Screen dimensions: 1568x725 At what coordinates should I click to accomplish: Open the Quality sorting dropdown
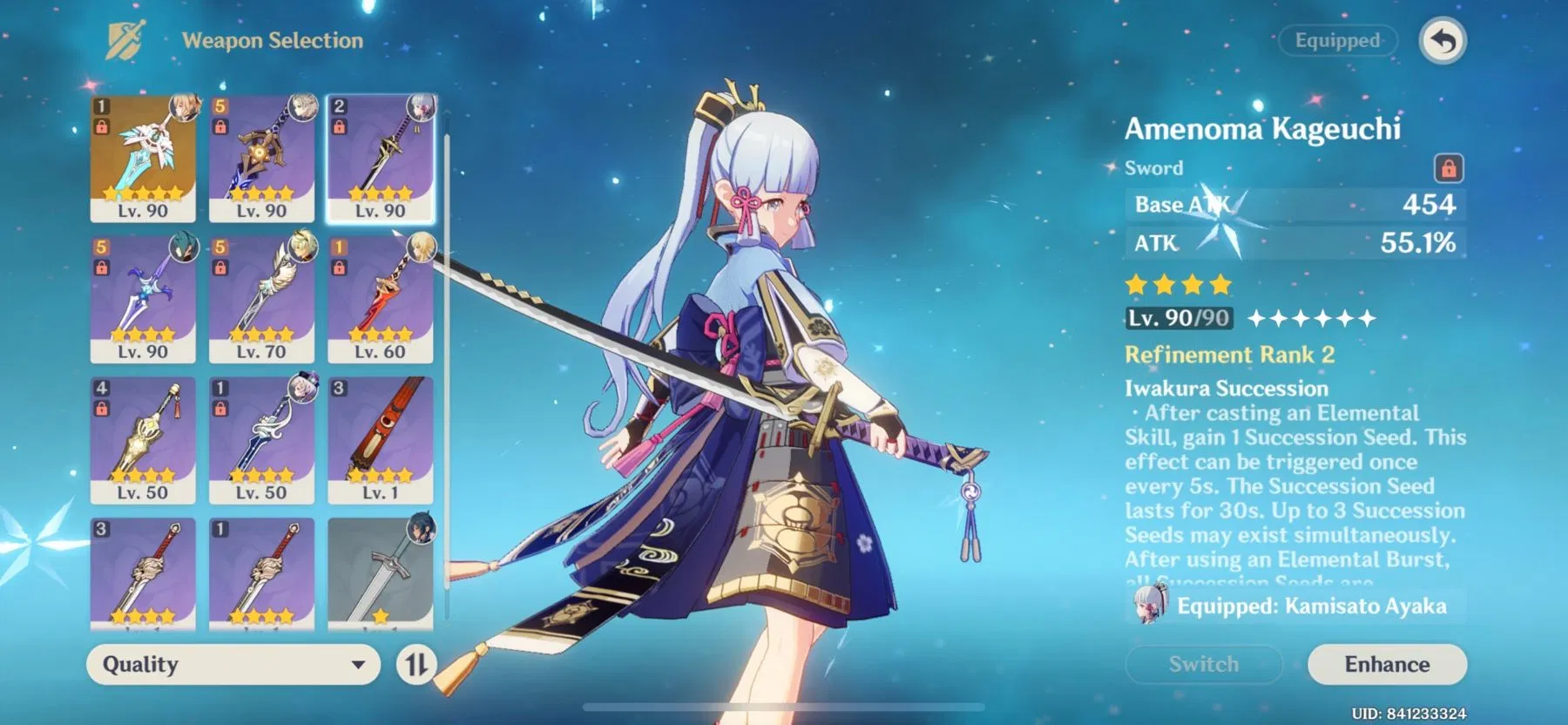[x=235, y=665]
